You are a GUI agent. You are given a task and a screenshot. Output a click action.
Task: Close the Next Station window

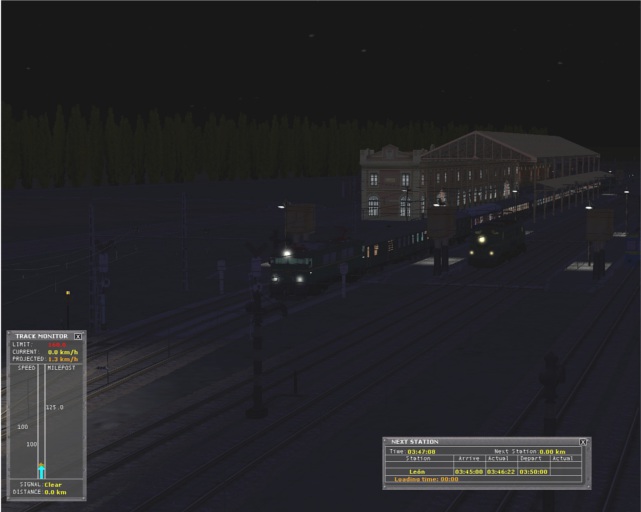(x=583, y=442)
